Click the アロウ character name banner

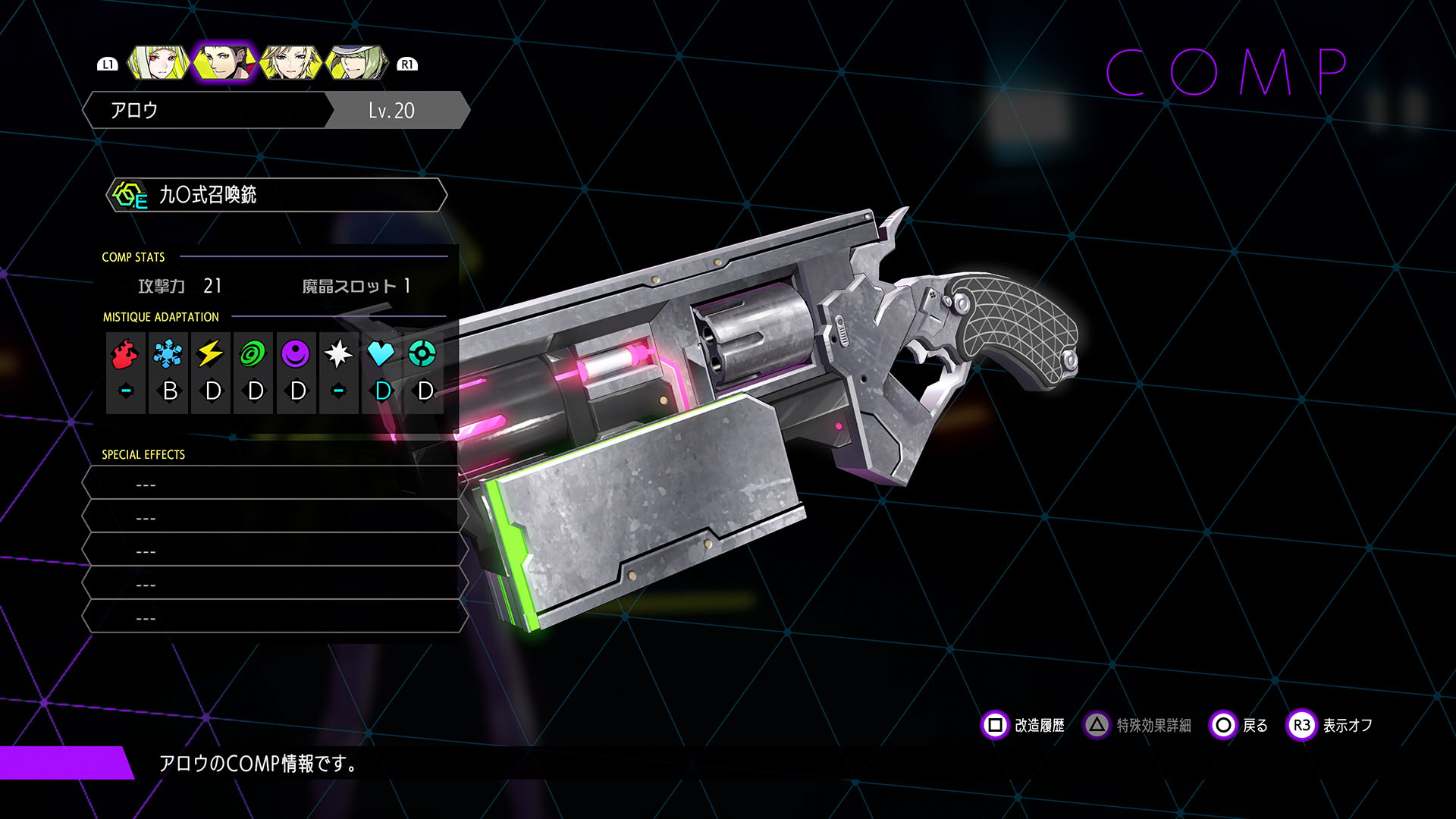tap(206, 111)
